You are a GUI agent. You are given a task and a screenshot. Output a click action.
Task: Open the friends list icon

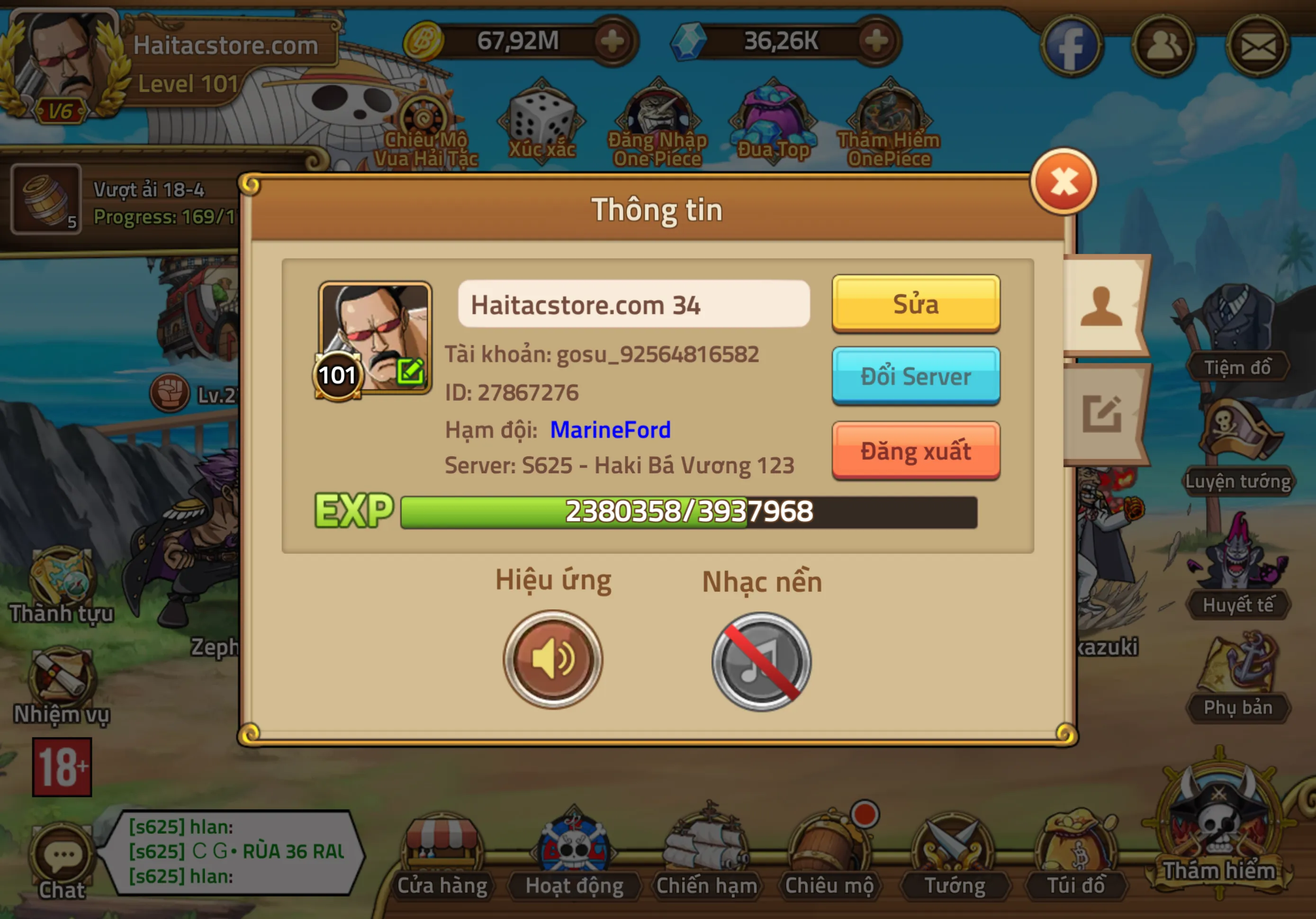click(x=1163, y=46)
